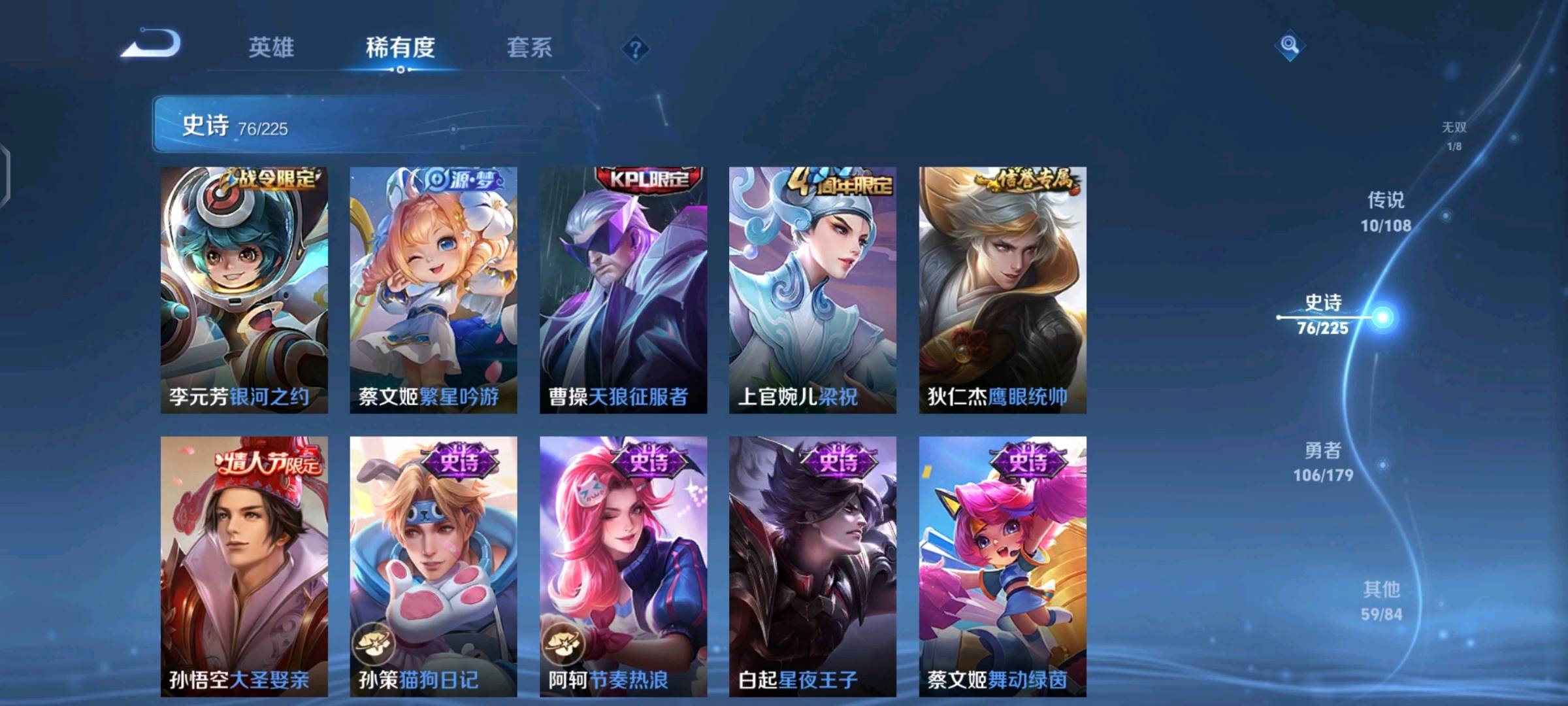The image size is (1568, 706).
Task: Open the 套系 tab
Action: pos(529,47)
